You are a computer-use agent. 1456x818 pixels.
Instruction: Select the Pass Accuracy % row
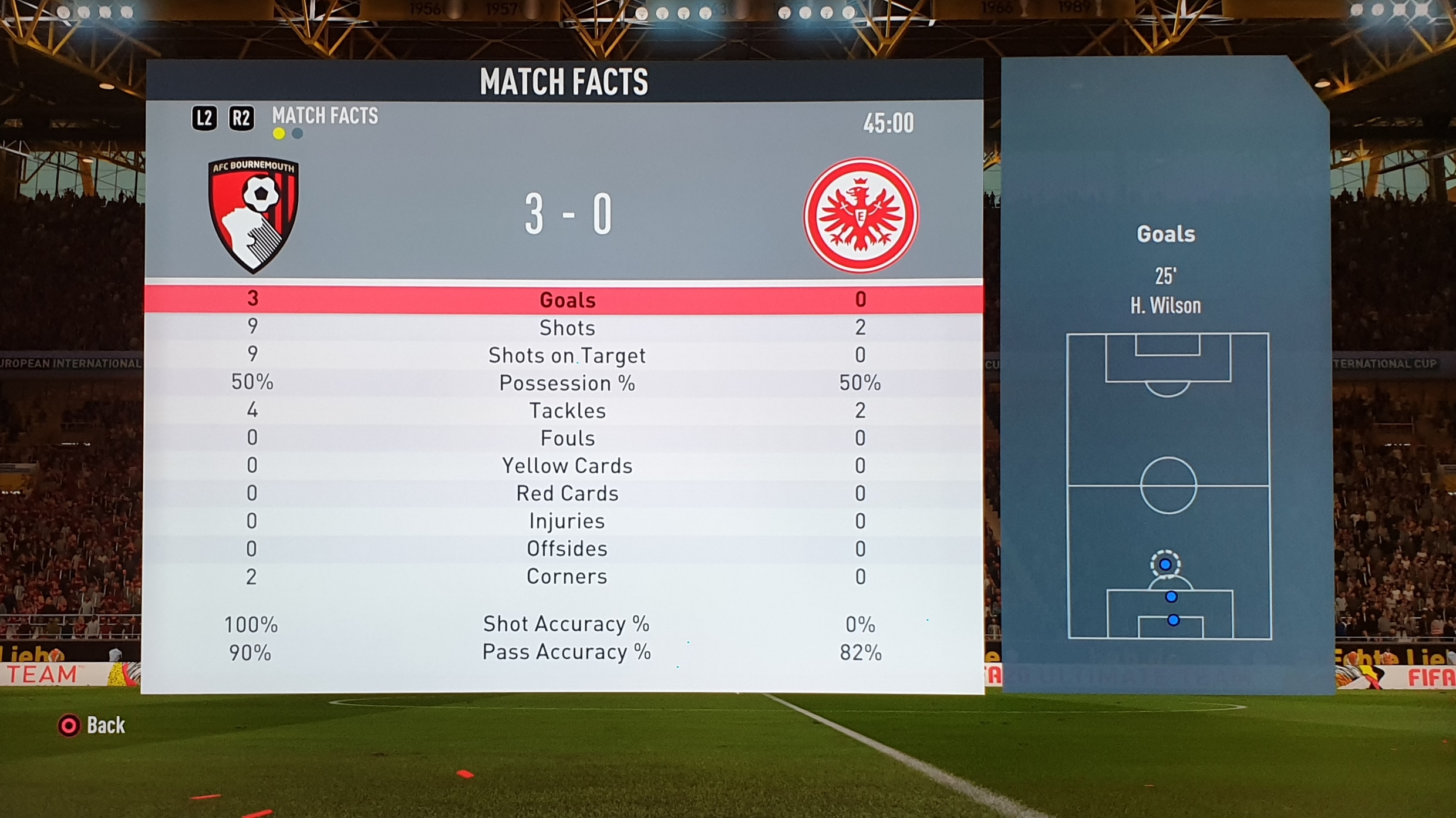[567, 652]
